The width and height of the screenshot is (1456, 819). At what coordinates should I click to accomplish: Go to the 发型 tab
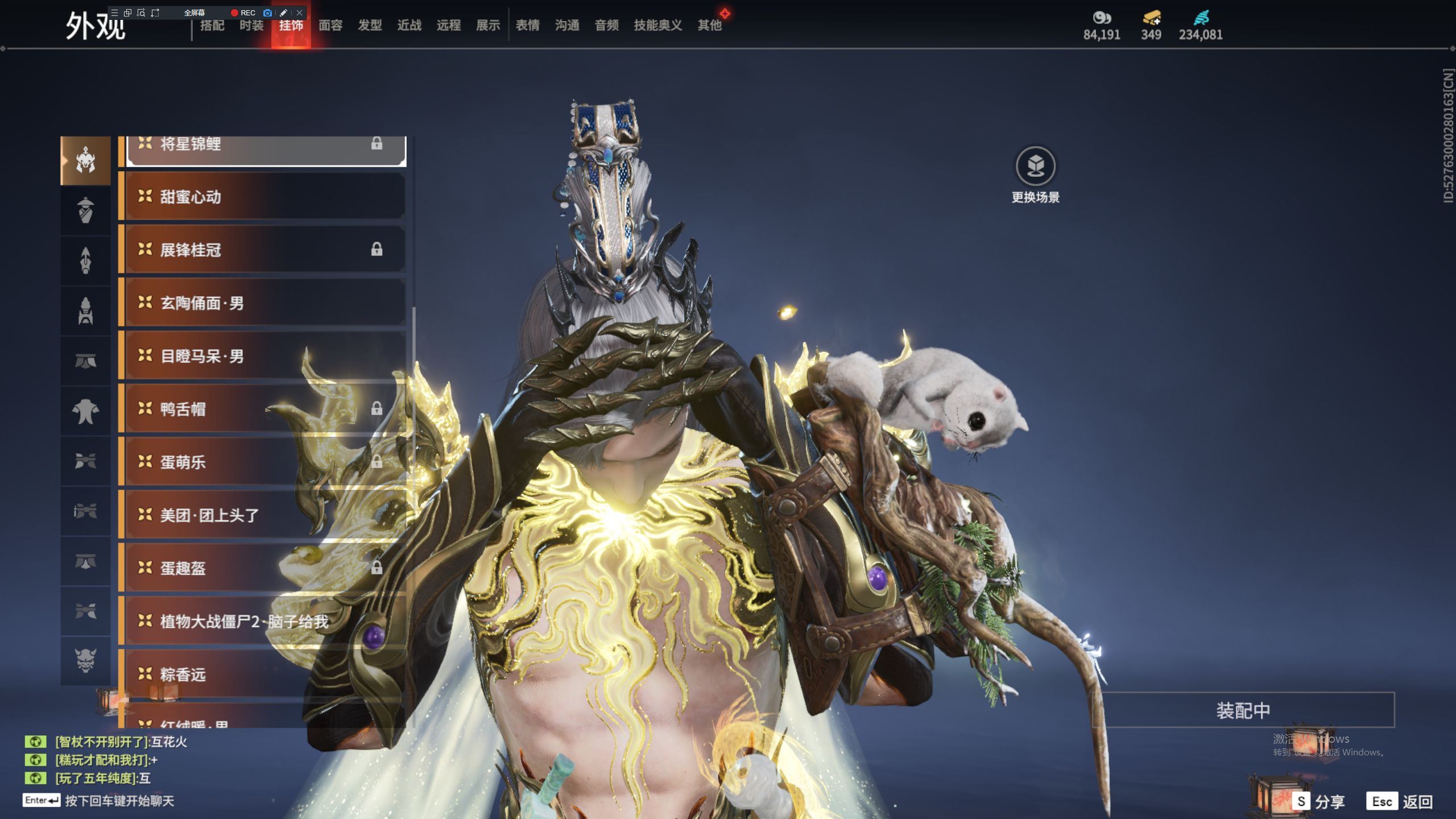pos(370,26)
